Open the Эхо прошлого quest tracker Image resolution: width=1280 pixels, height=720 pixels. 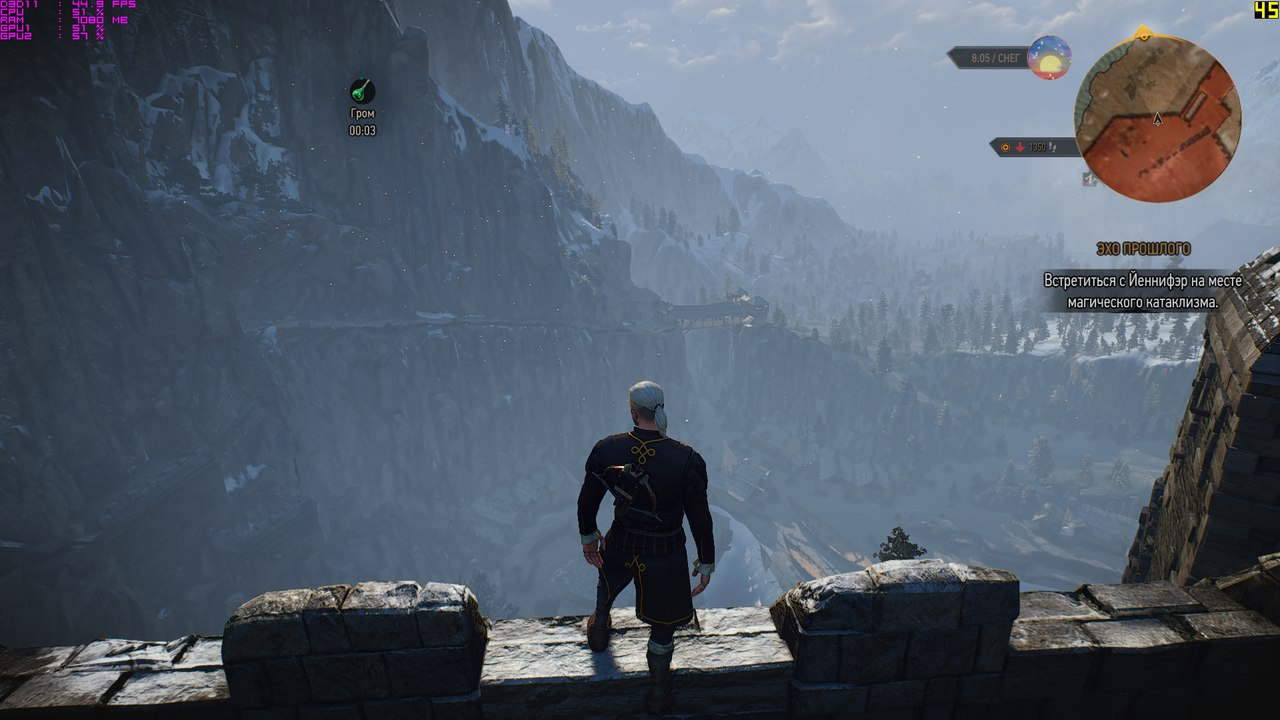click(1142, 248)
